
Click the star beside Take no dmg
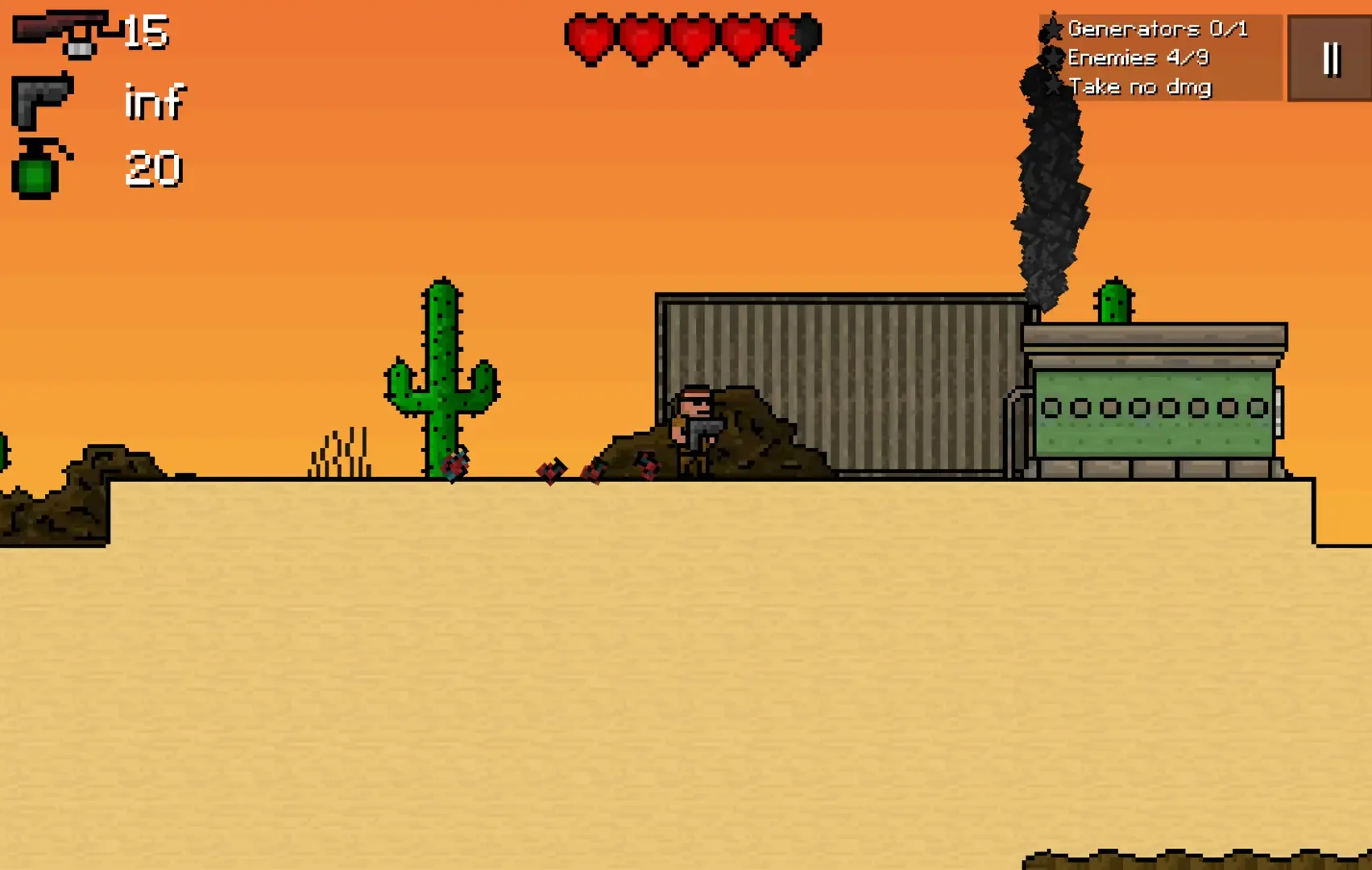point(1051,85)
